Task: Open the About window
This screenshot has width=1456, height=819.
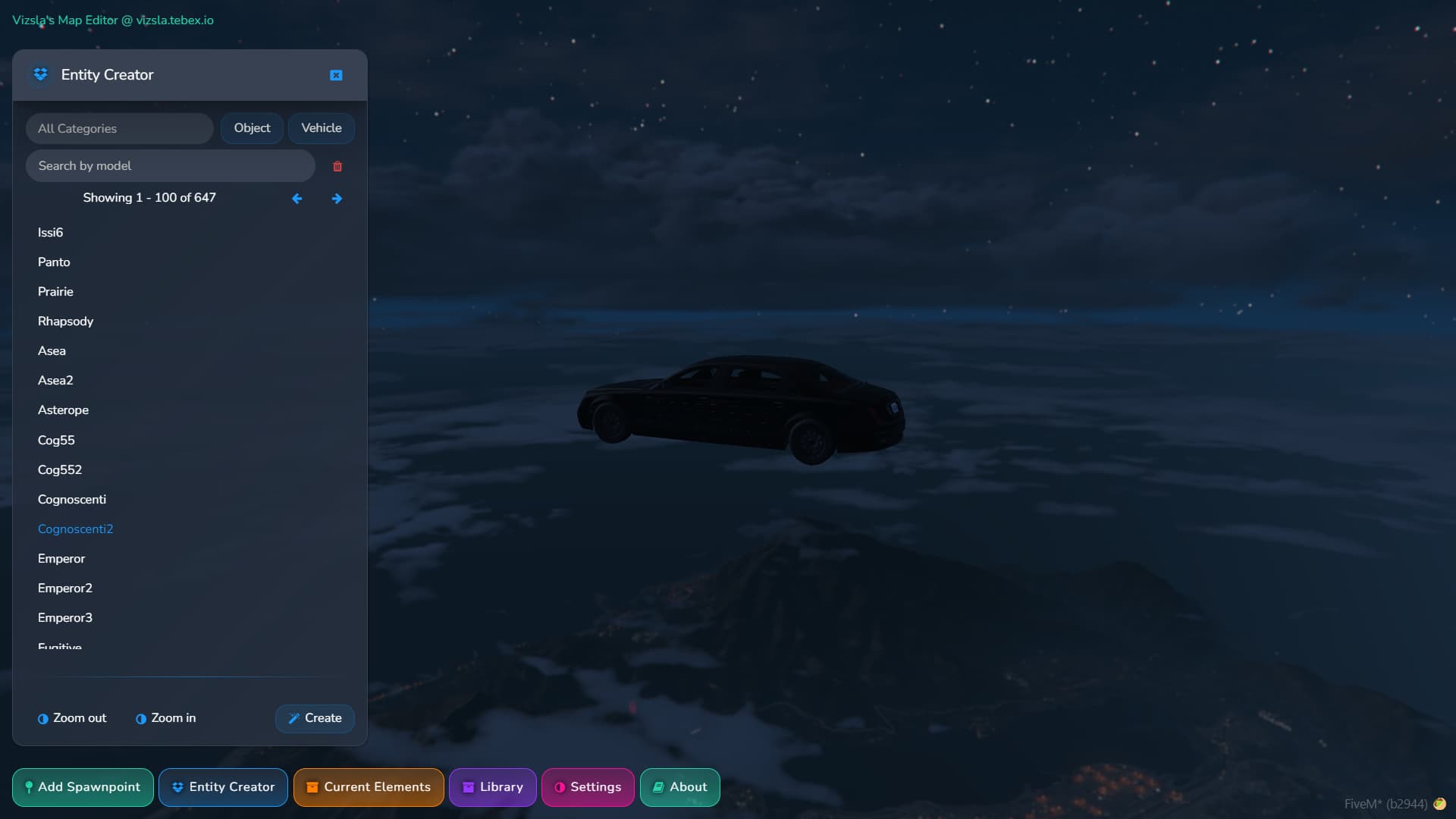Action: click(679, 787)
